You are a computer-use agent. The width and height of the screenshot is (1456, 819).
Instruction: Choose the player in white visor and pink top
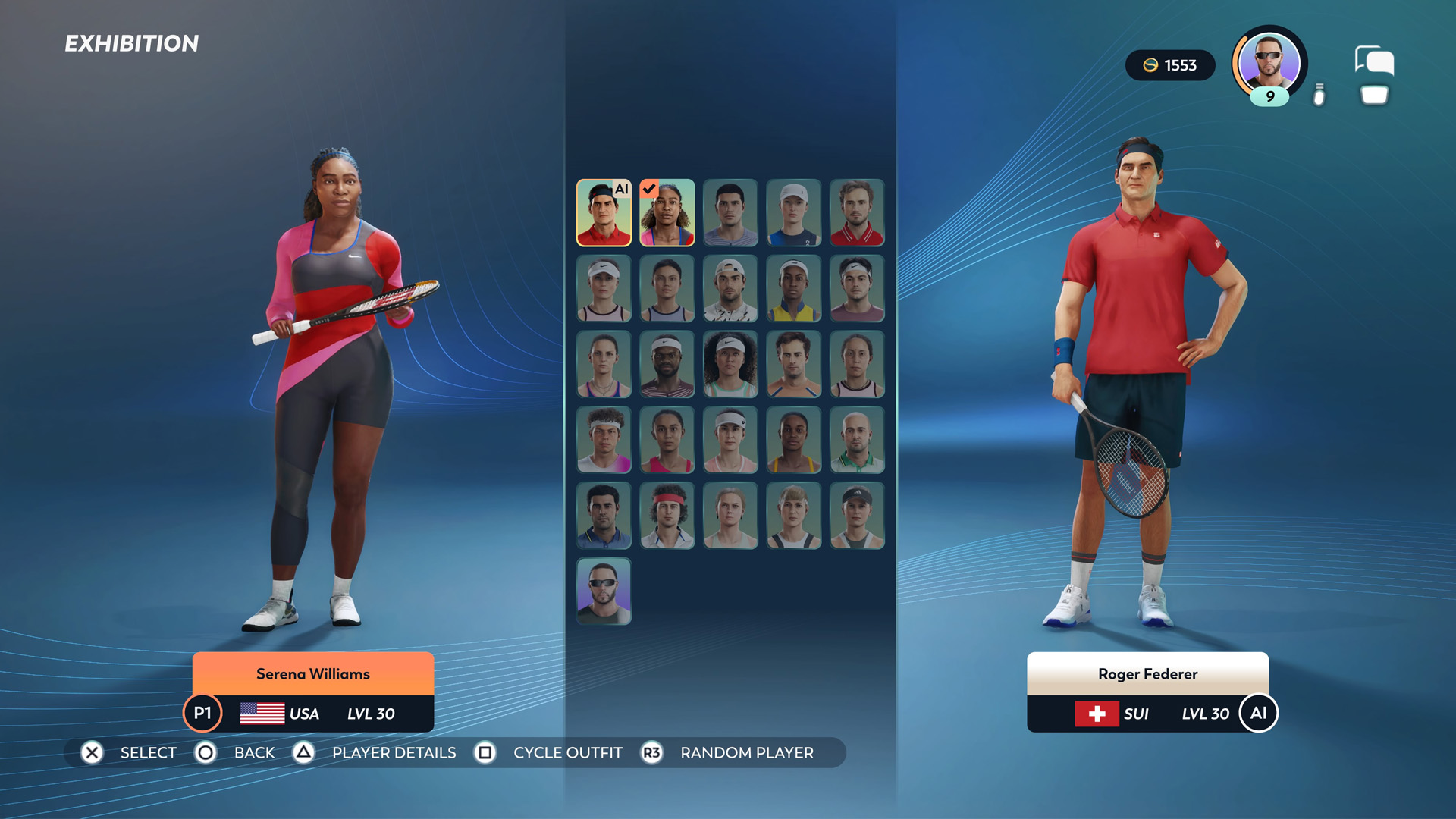click(x=730, y=440)
